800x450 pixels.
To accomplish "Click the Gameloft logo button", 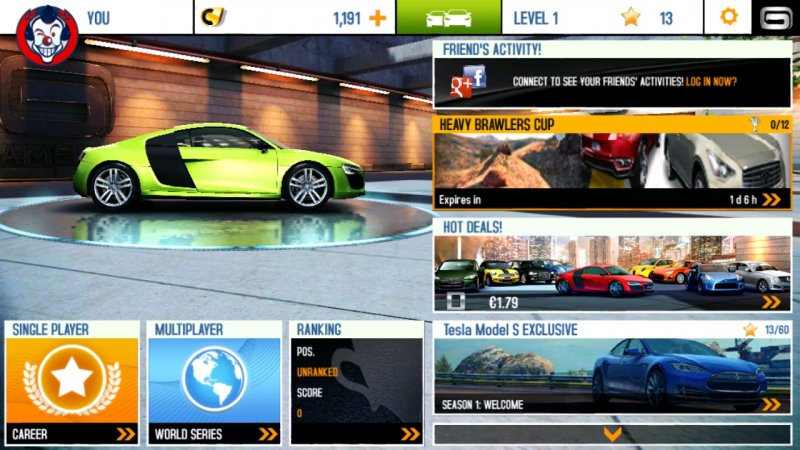I will click(774, 18).
